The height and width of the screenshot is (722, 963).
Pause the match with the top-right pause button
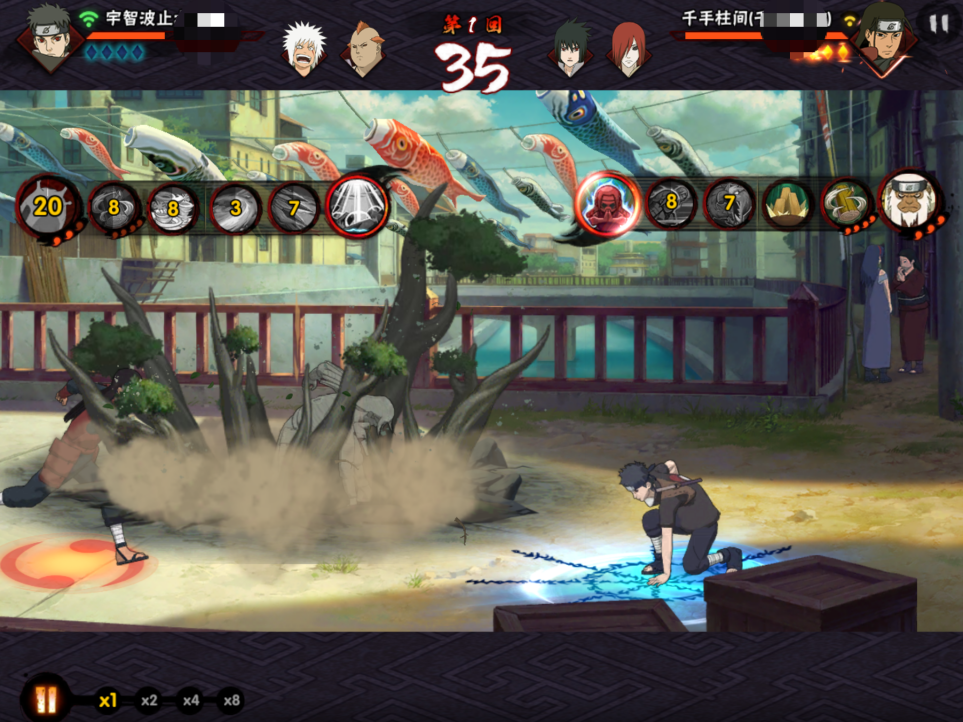pos(937,23)
